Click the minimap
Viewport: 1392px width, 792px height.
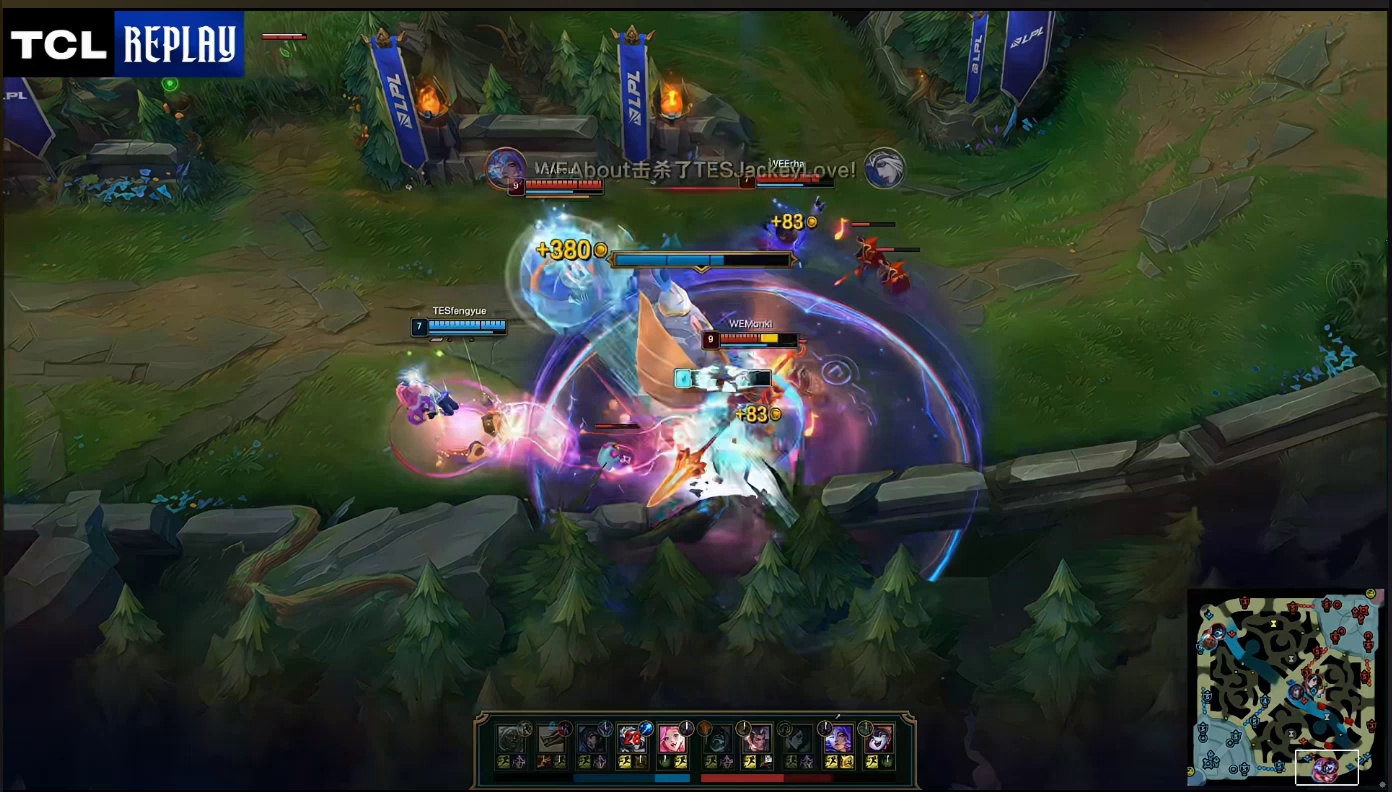click(x=1285, y=689)
